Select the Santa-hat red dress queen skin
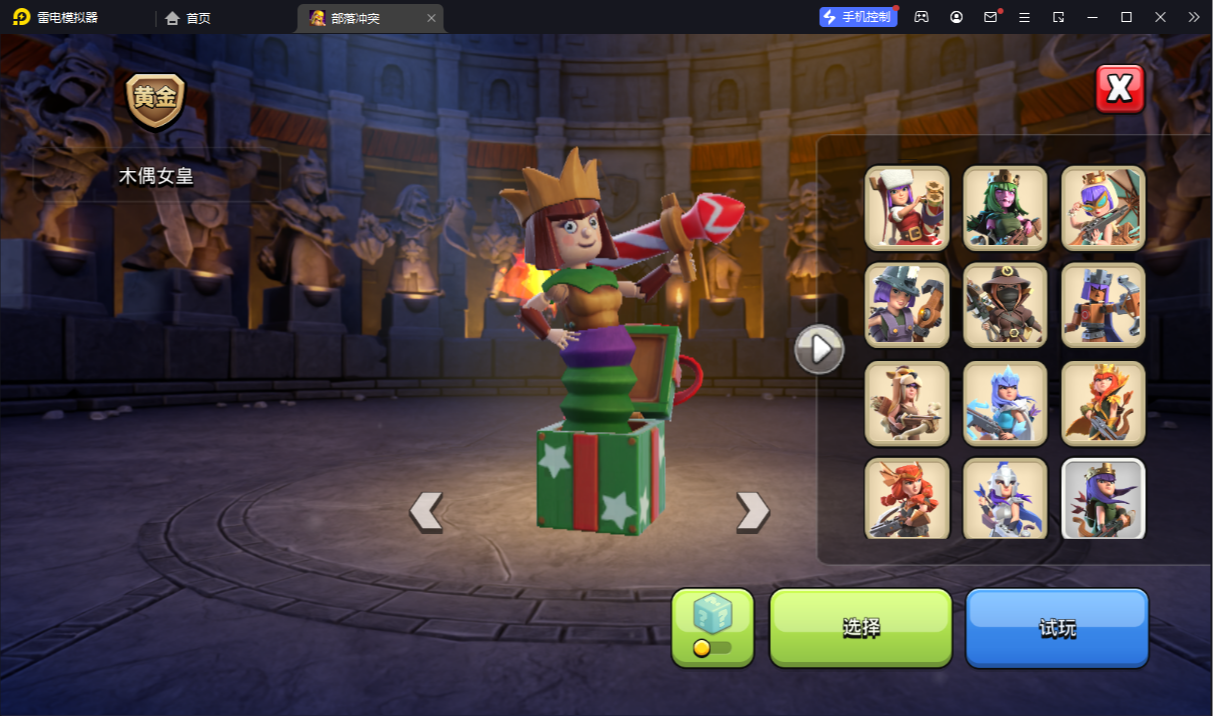 click(907, 208)
